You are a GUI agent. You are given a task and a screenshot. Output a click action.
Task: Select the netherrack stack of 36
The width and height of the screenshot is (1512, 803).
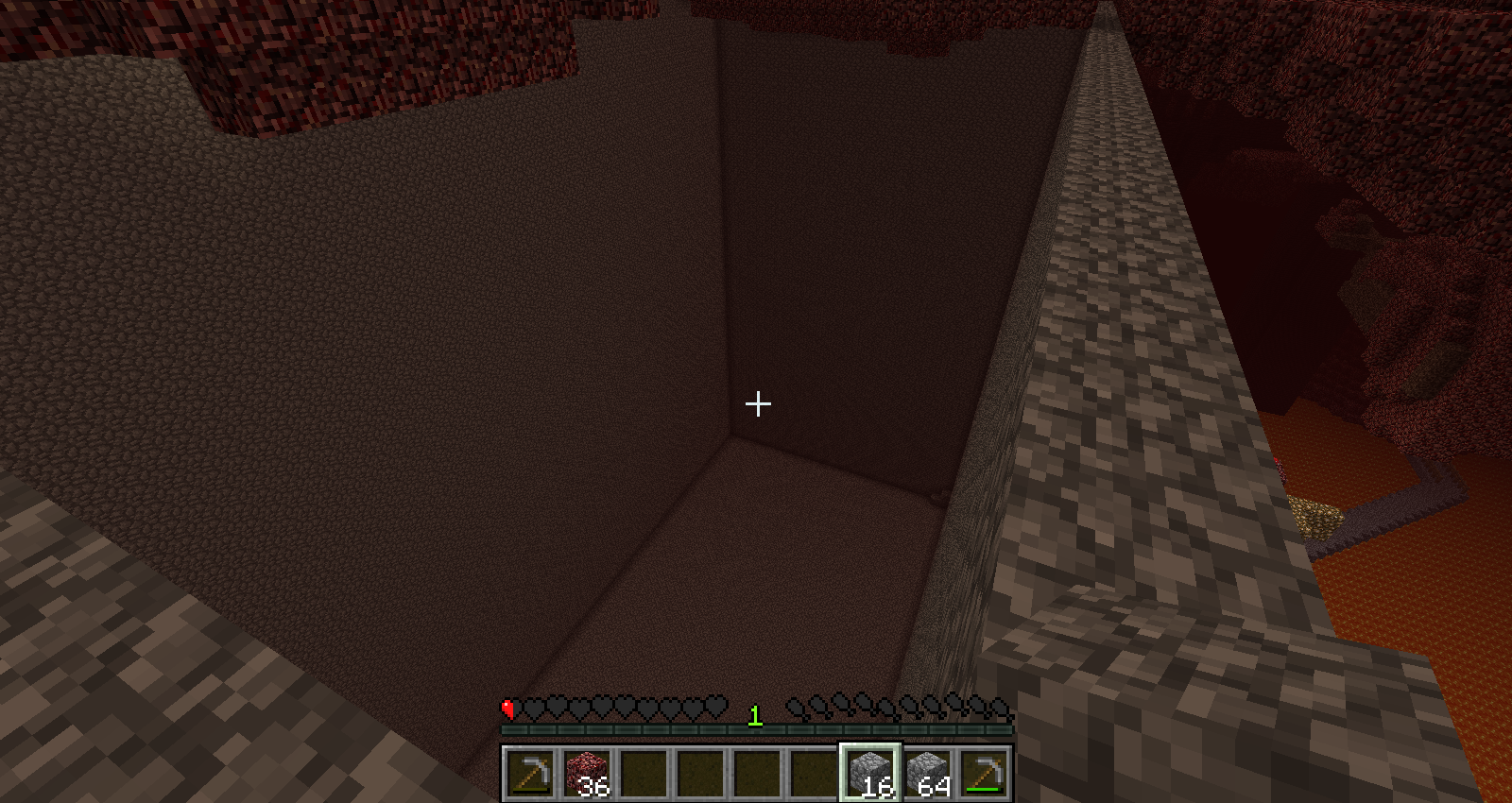587,773
